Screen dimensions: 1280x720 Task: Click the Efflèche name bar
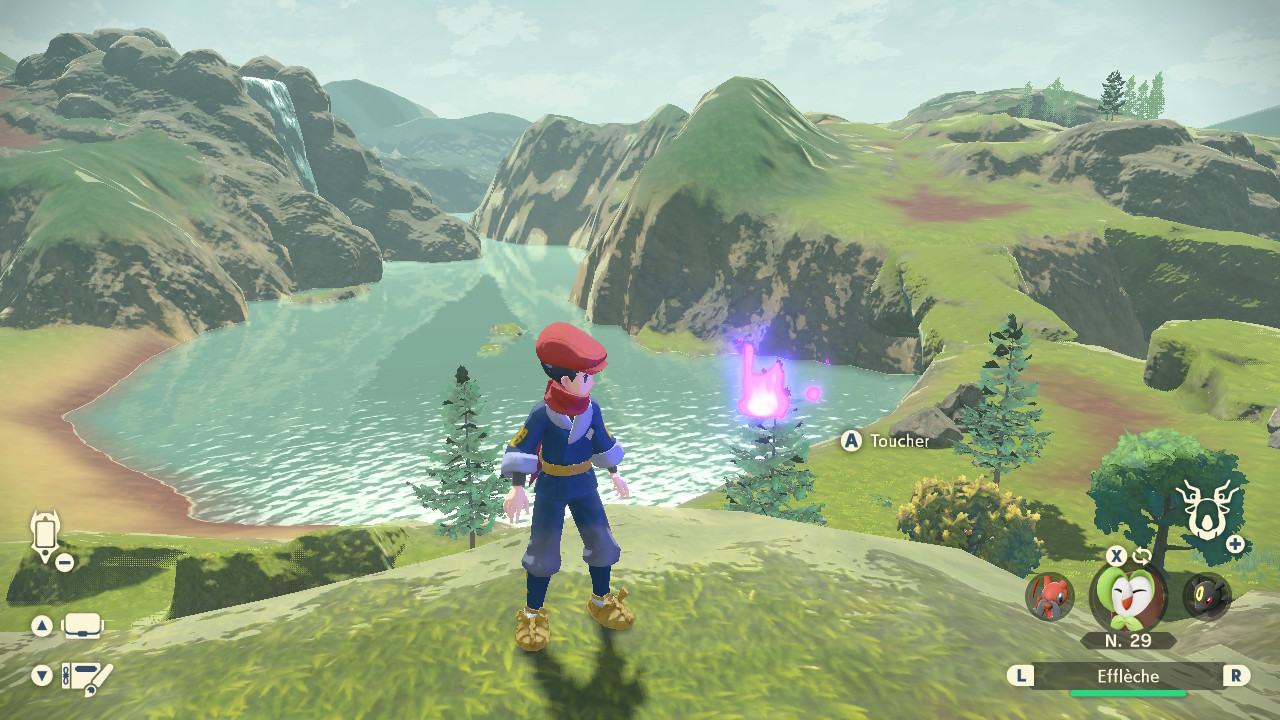(x=1128, y=677)
